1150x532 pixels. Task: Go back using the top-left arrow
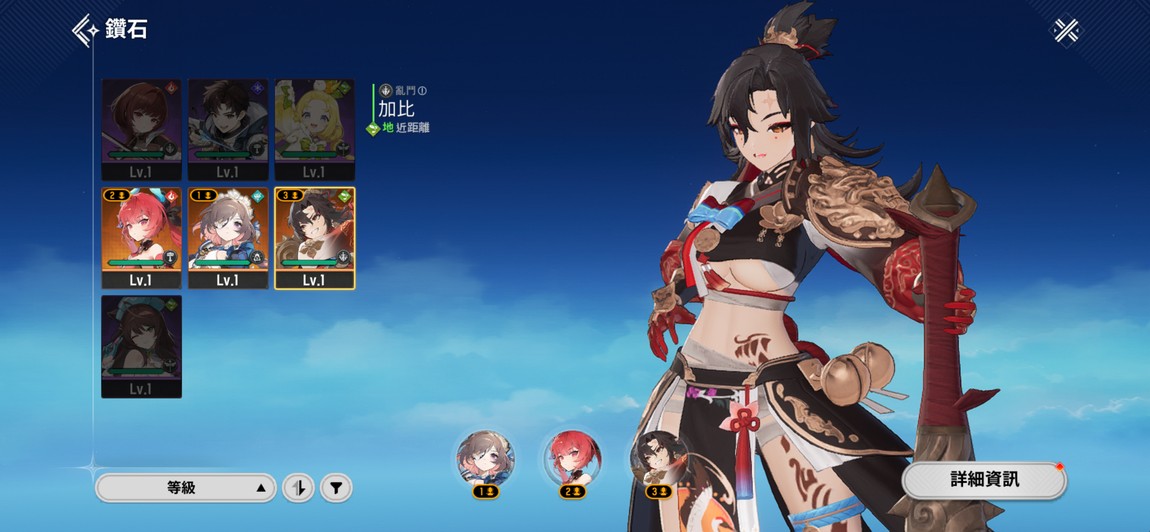point(86,30)
